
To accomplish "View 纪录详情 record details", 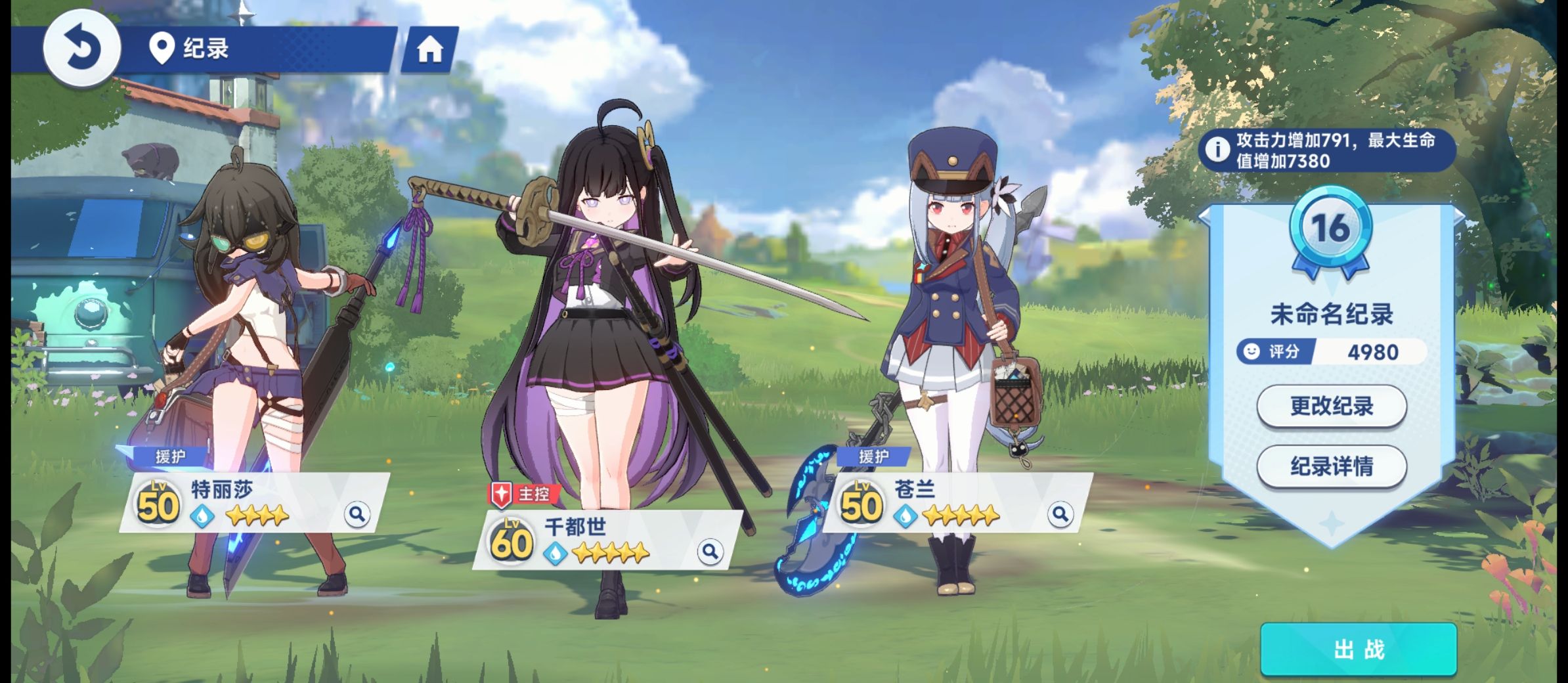I will point(1331,466).
